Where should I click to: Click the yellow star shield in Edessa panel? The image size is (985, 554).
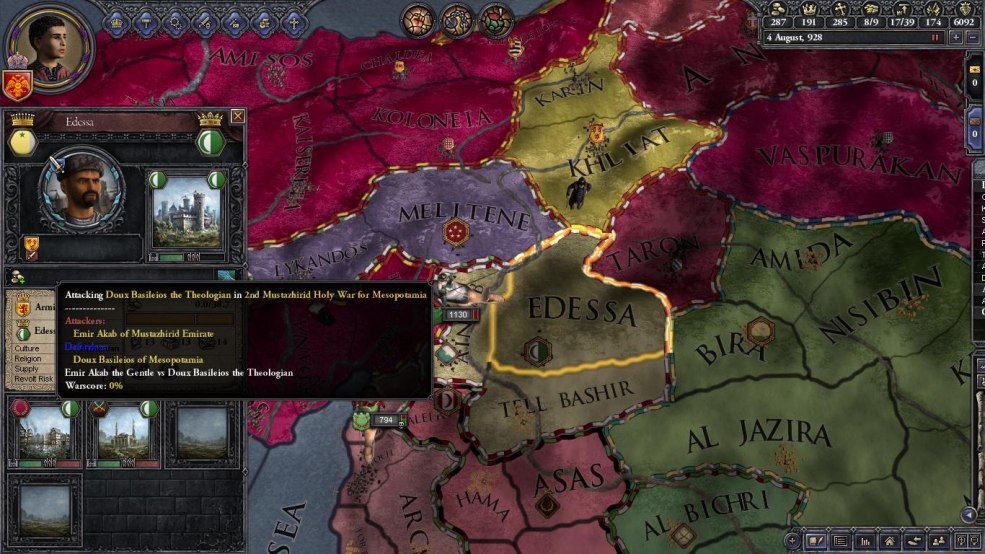[24, 142]
